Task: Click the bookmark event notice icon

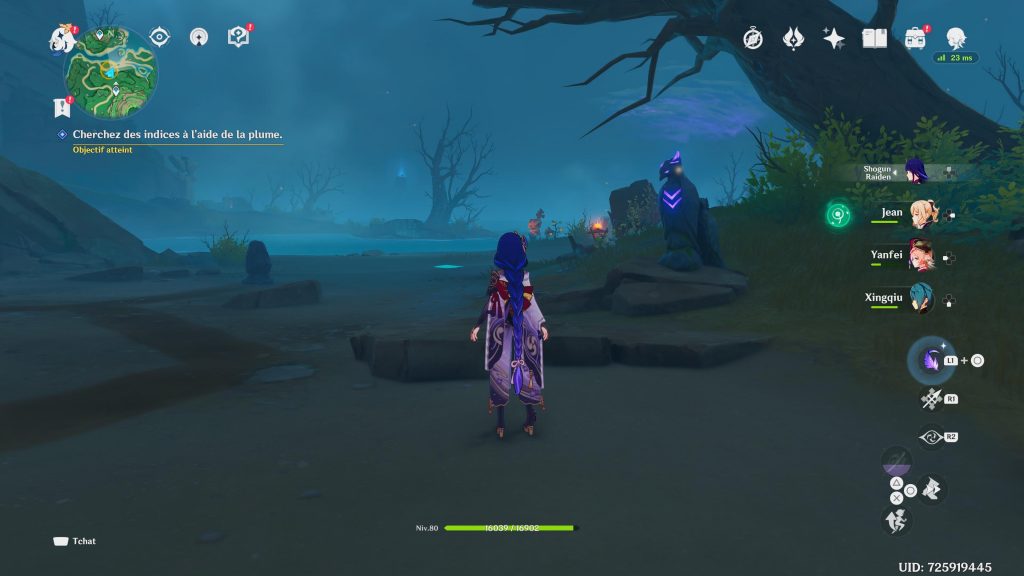Action: [x=60, y=107]
